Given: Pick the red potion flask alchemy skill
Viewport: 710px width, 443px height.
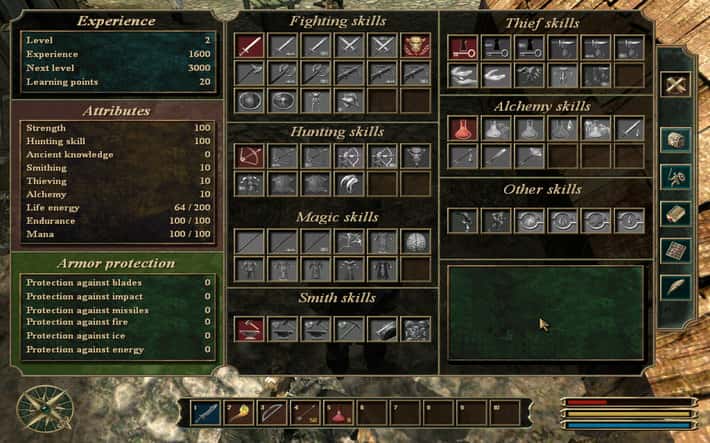Looking at the screenshot, I should pos(462,128).
